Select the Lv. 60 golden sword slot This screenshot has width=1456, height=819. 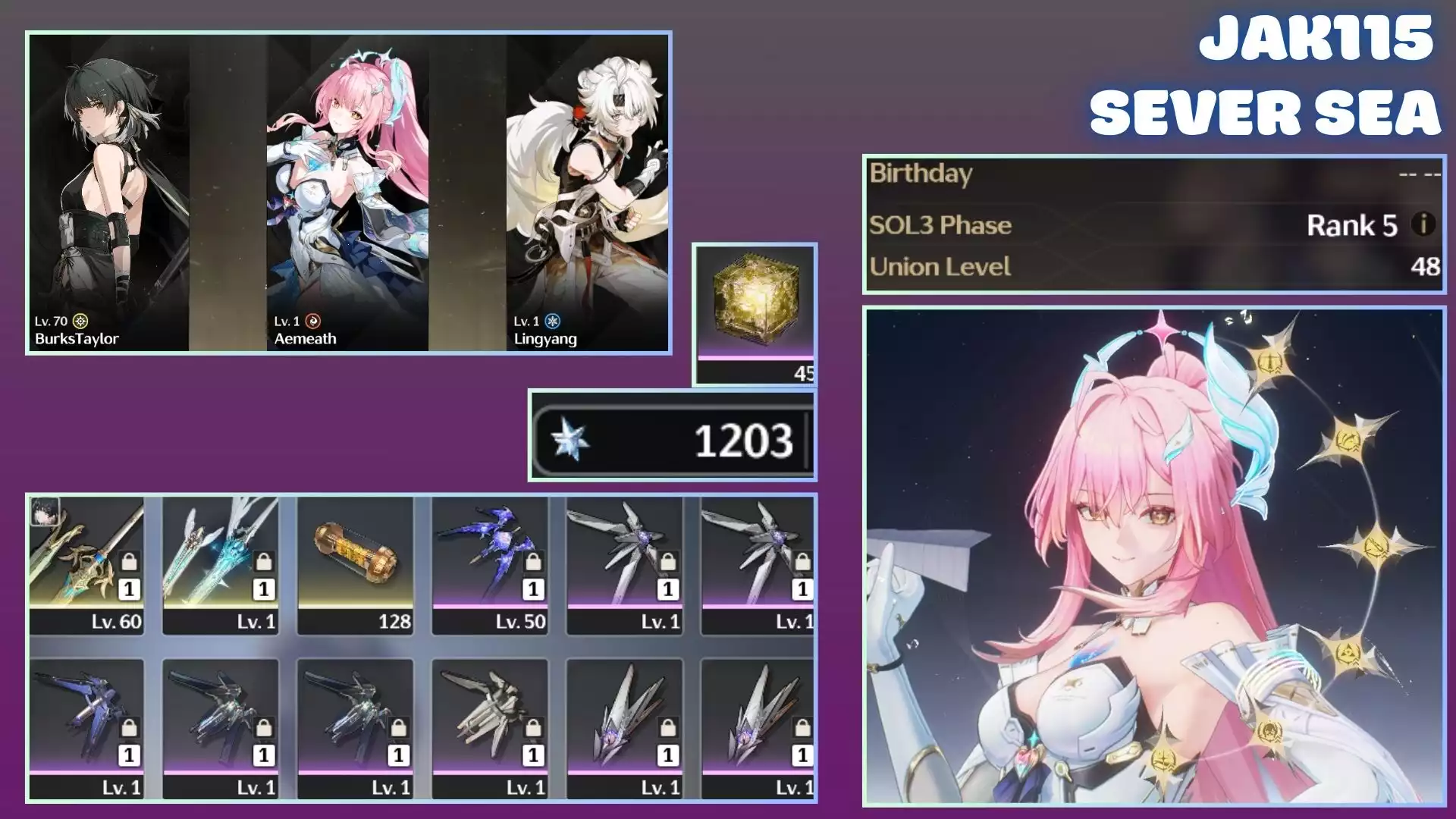coord(86,565)
